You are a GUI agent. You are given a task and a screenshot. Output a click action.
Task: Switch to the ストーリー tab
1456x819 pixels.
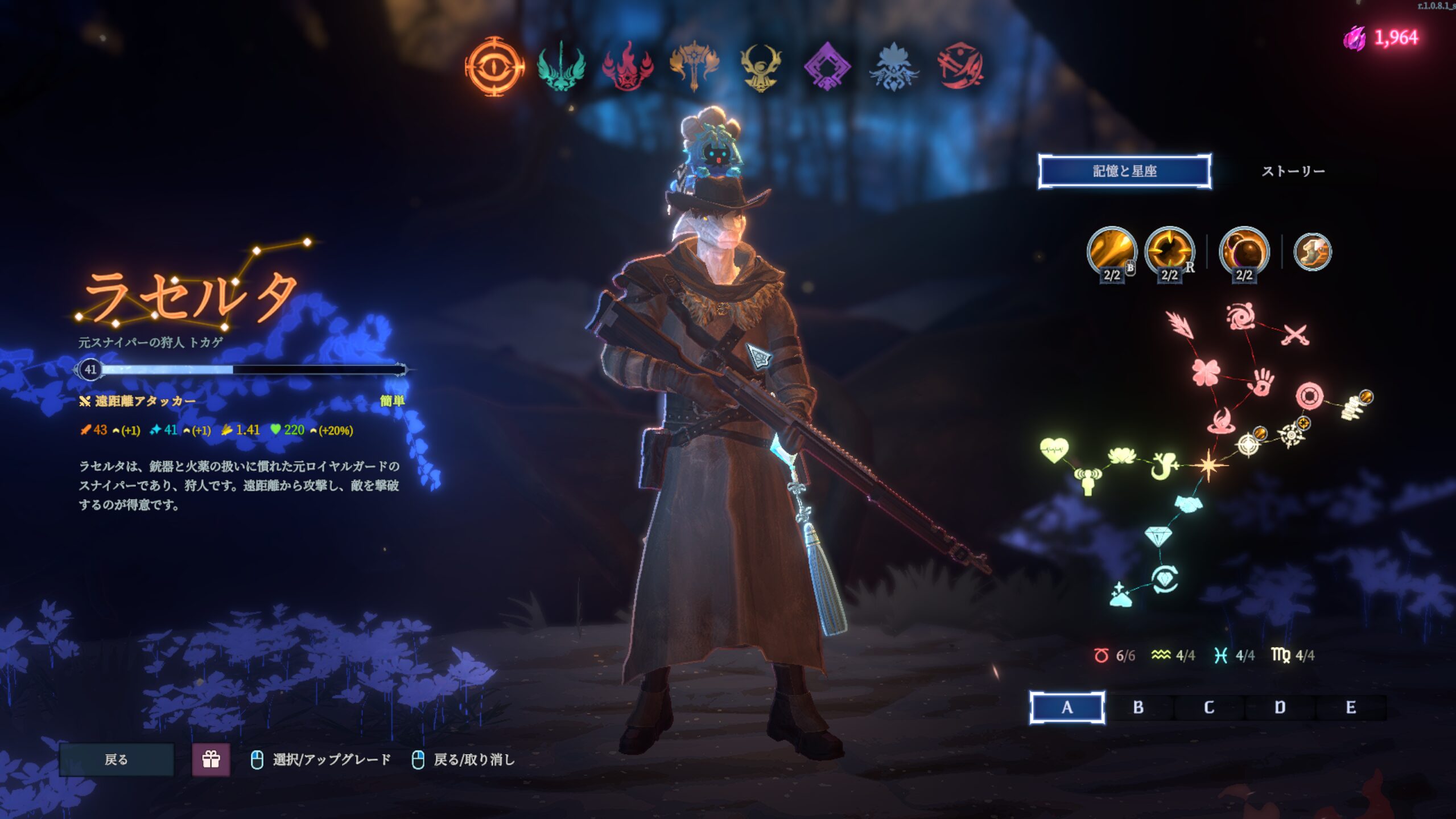1293,171
